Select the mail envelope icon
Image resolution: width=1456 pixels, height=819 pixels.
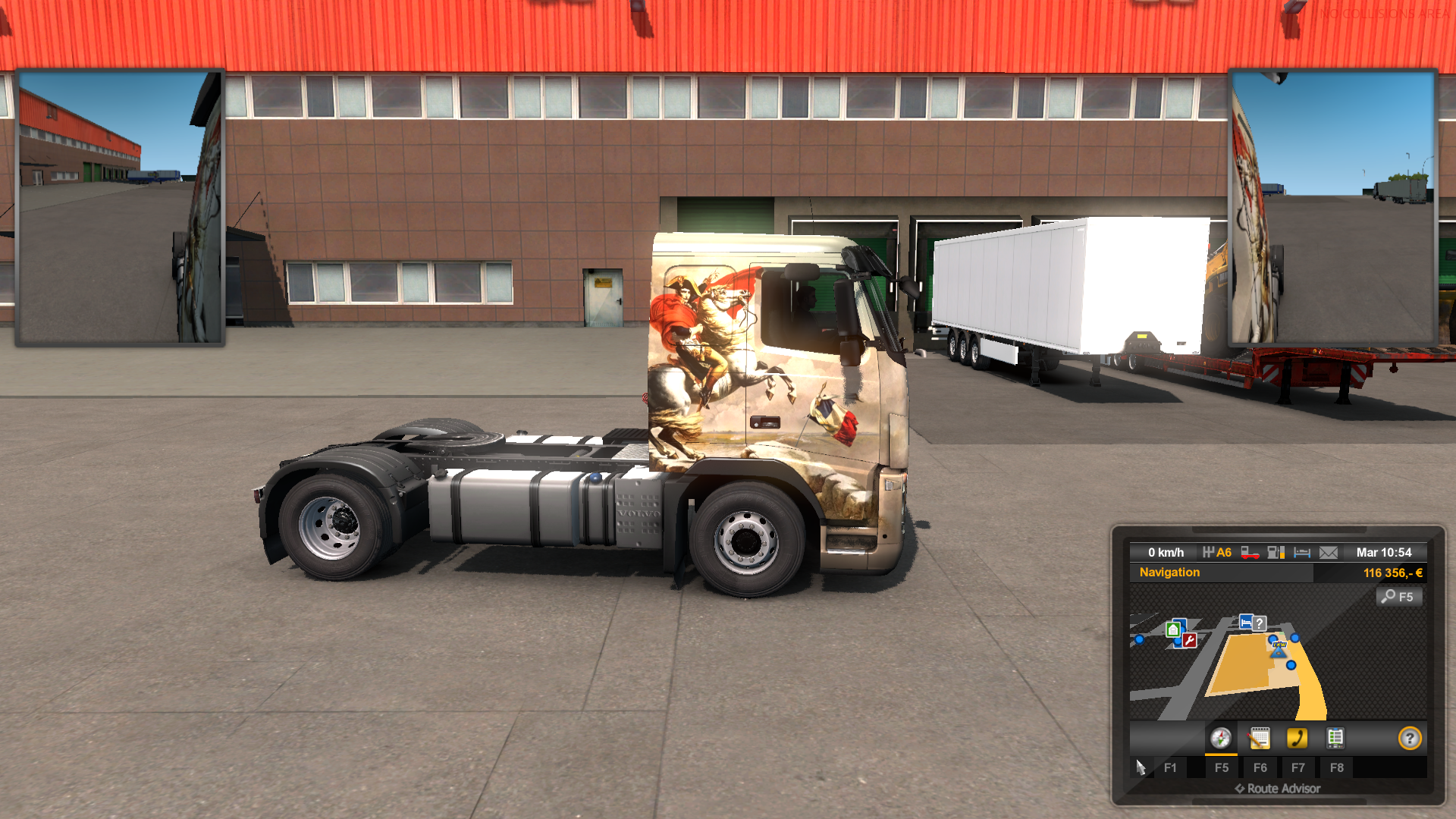click(1329, 553)
